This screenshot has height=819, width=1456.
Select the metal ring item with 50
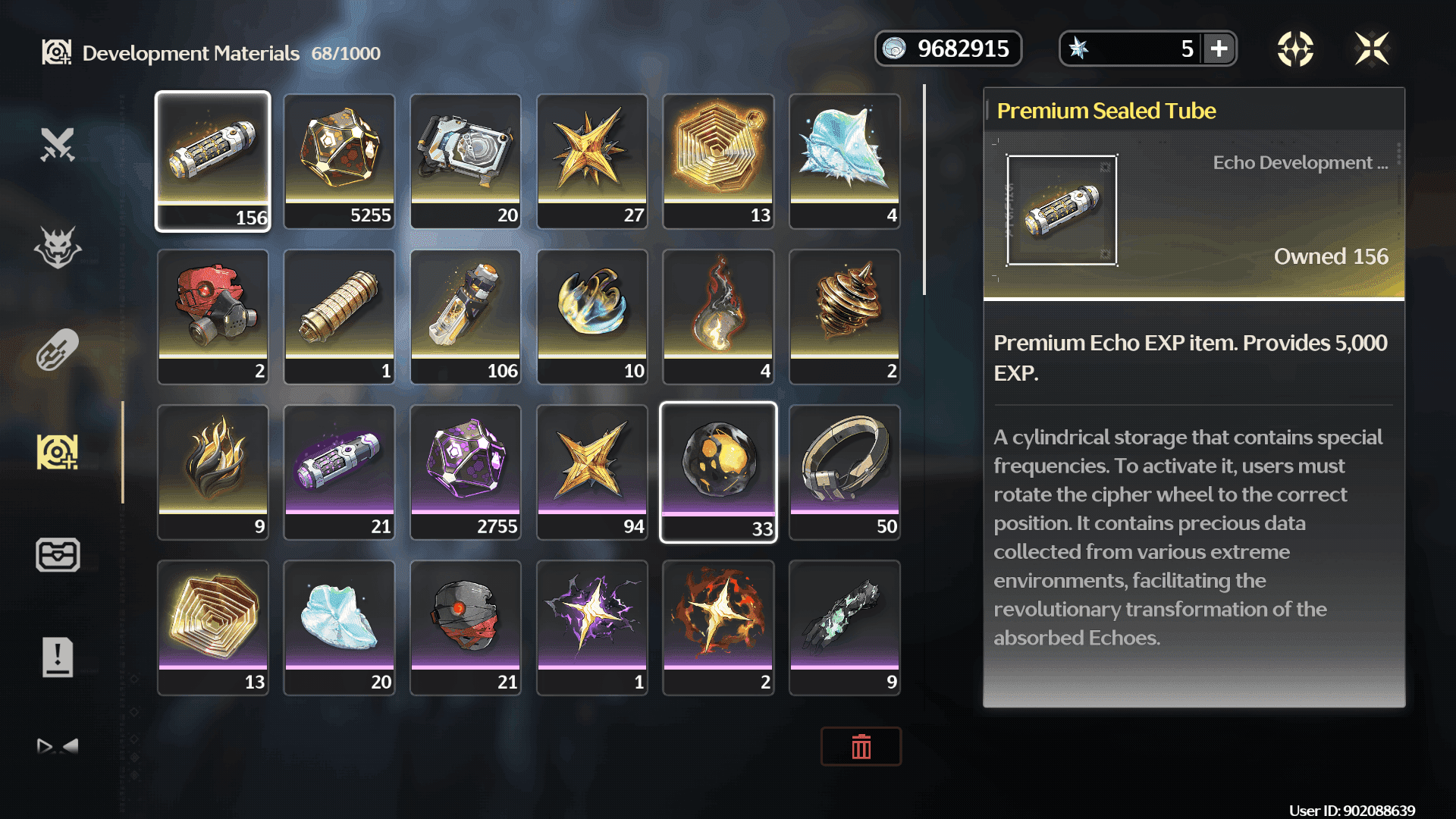click(x=845, y=472)
